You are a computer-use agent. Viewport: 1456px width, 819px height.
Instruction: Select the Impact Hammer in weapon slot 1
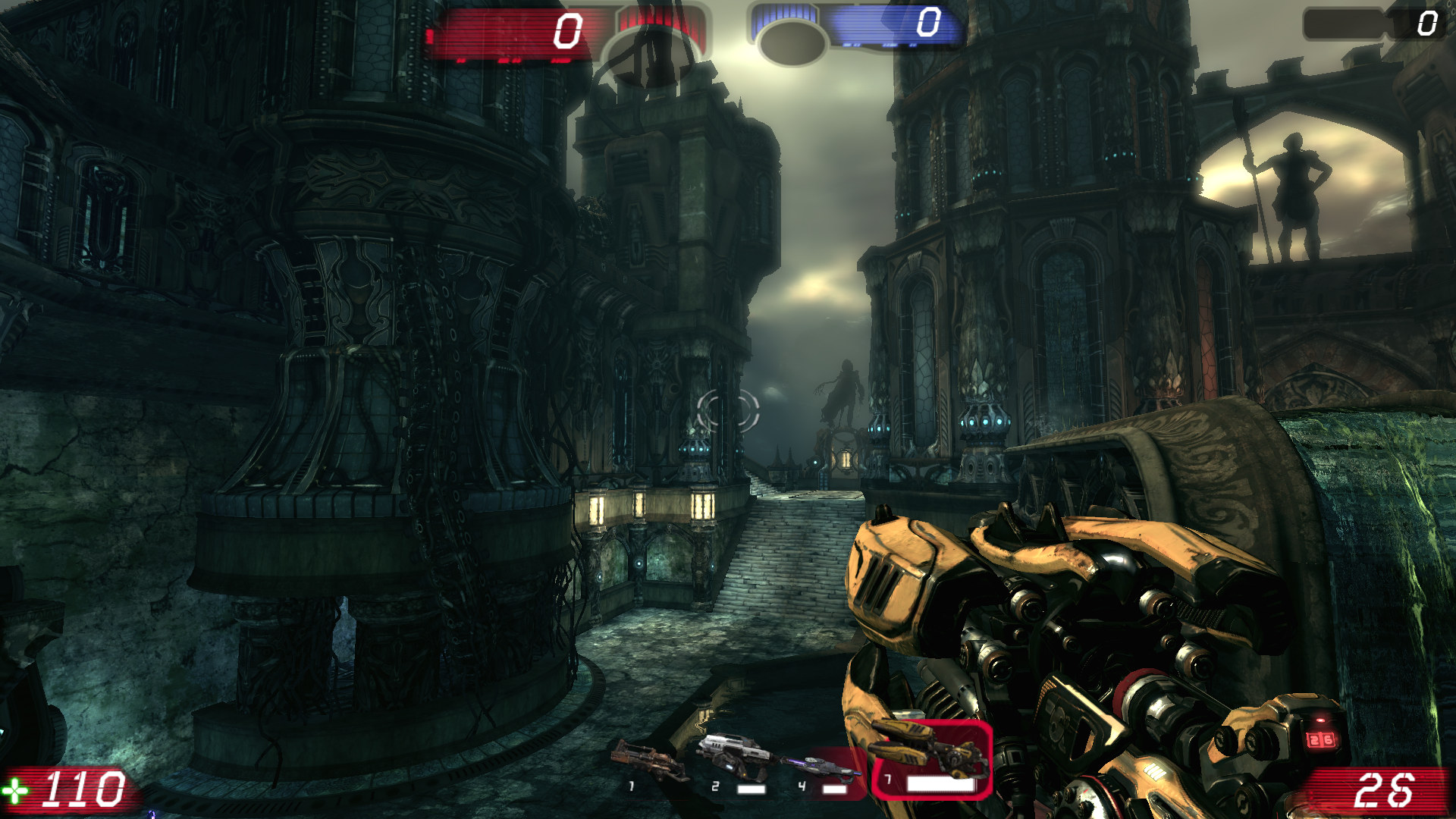[x=649, y=763]
